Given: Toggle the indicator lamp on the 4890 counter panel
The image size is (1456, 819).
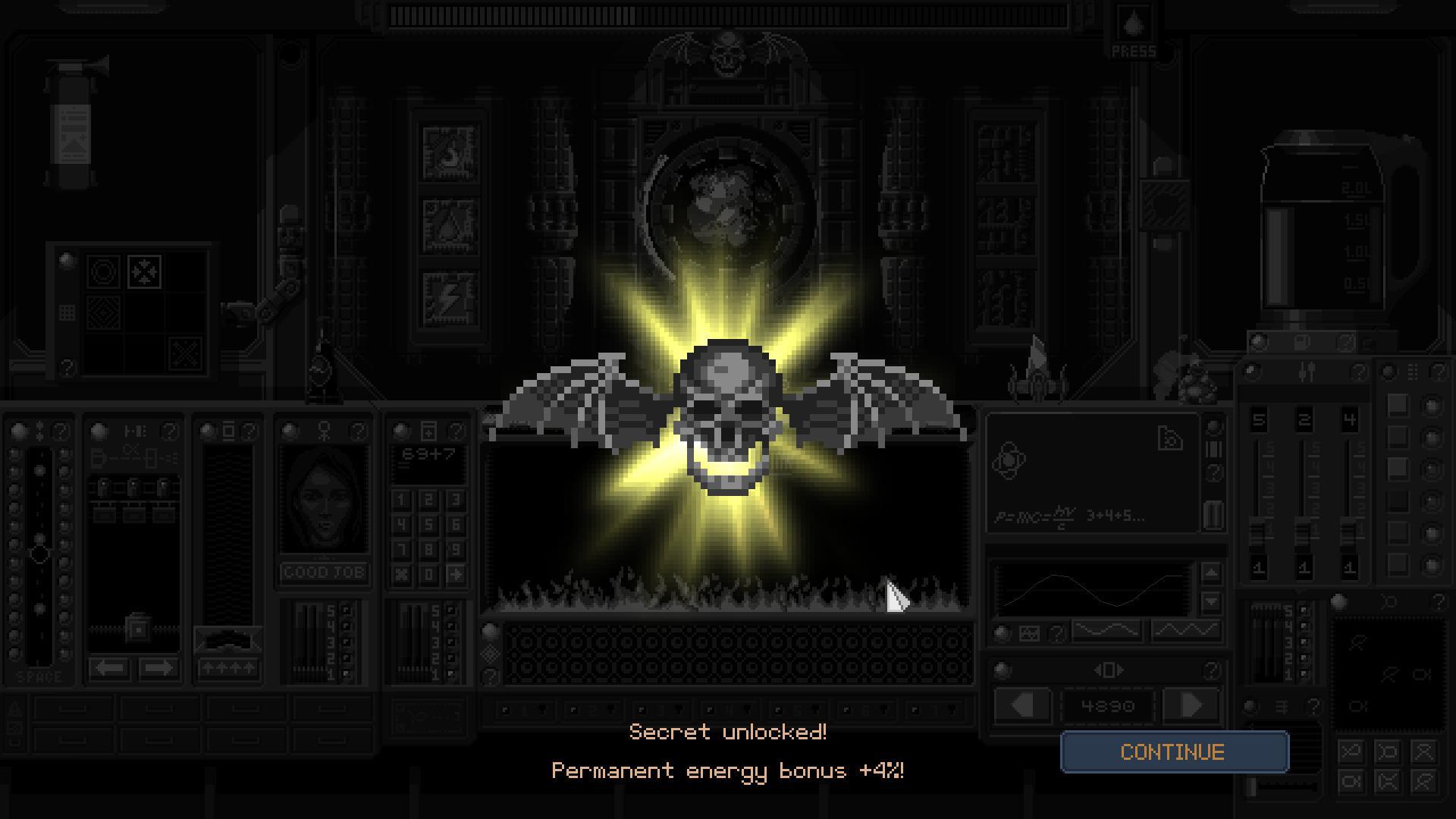Looking at the screenshot, I should pyautogui.click(x=1002, y=669).
